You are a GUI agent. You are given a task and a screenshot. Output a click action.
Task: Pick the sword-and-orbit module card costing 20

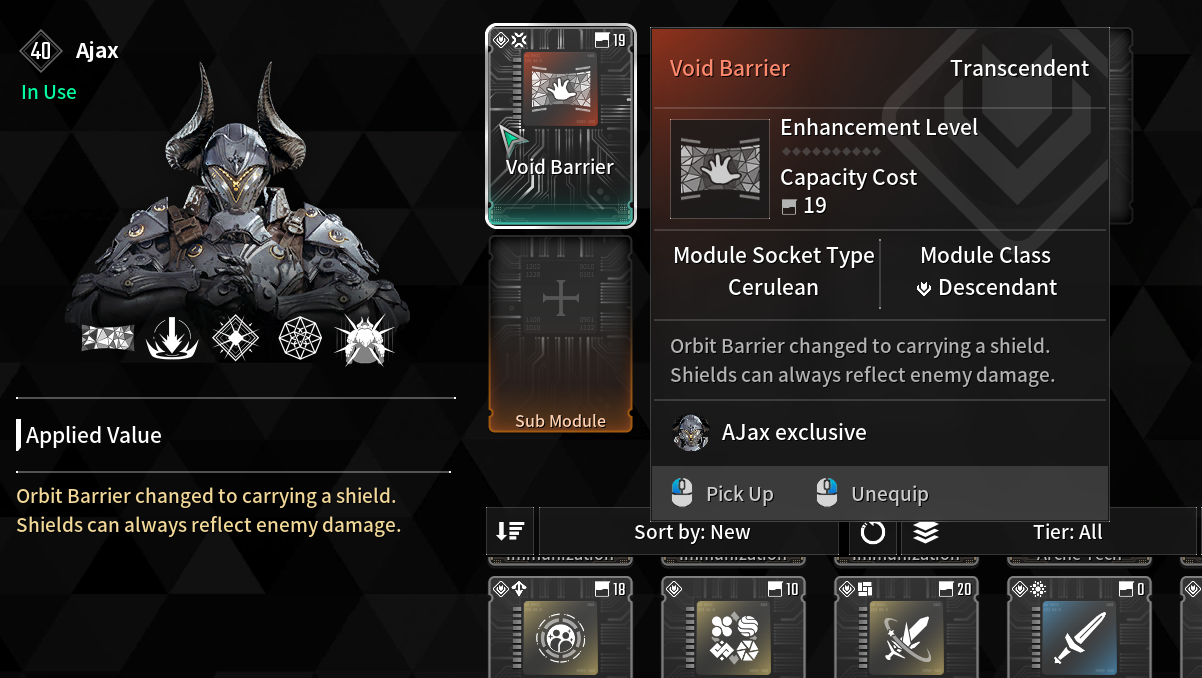906,630
